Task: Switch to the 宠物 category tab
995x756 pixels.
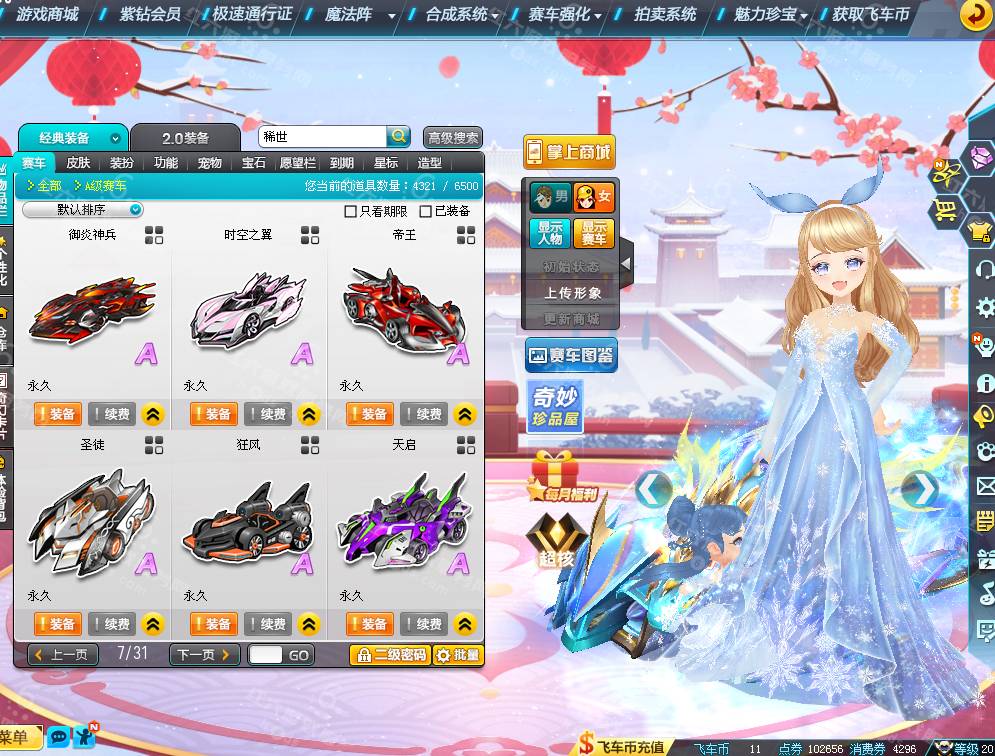Action: (x=209, y=163)
